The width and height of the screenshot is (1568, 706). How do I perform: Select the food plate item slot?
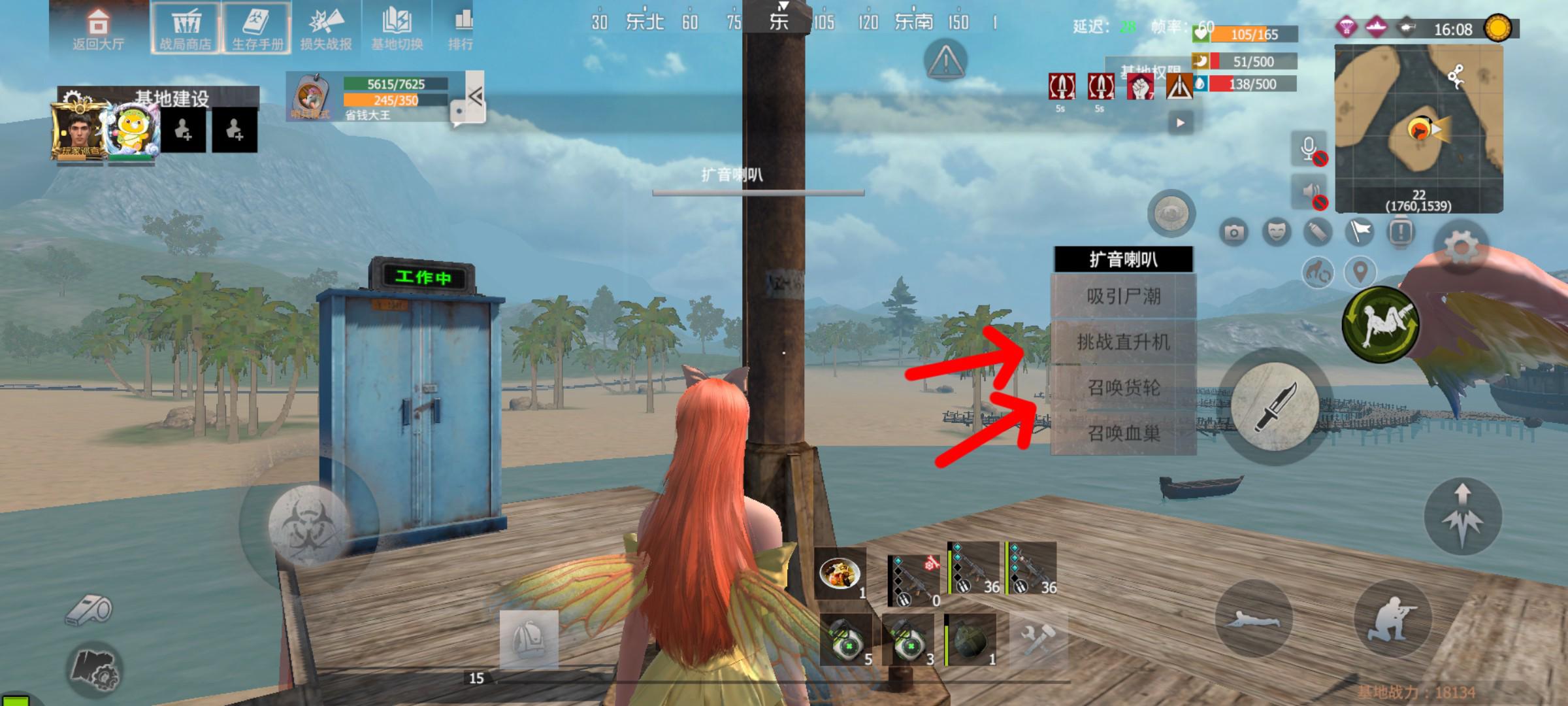(840, 575)
